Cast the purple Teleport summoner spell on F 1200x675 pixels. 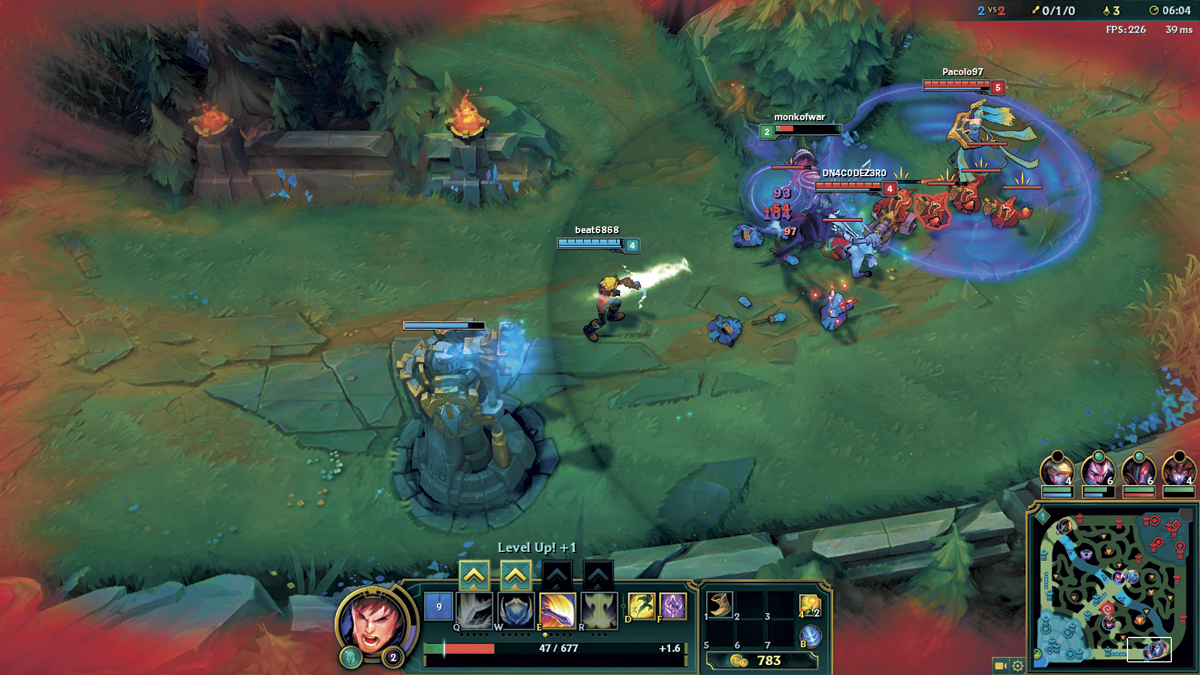click(673, 606)
